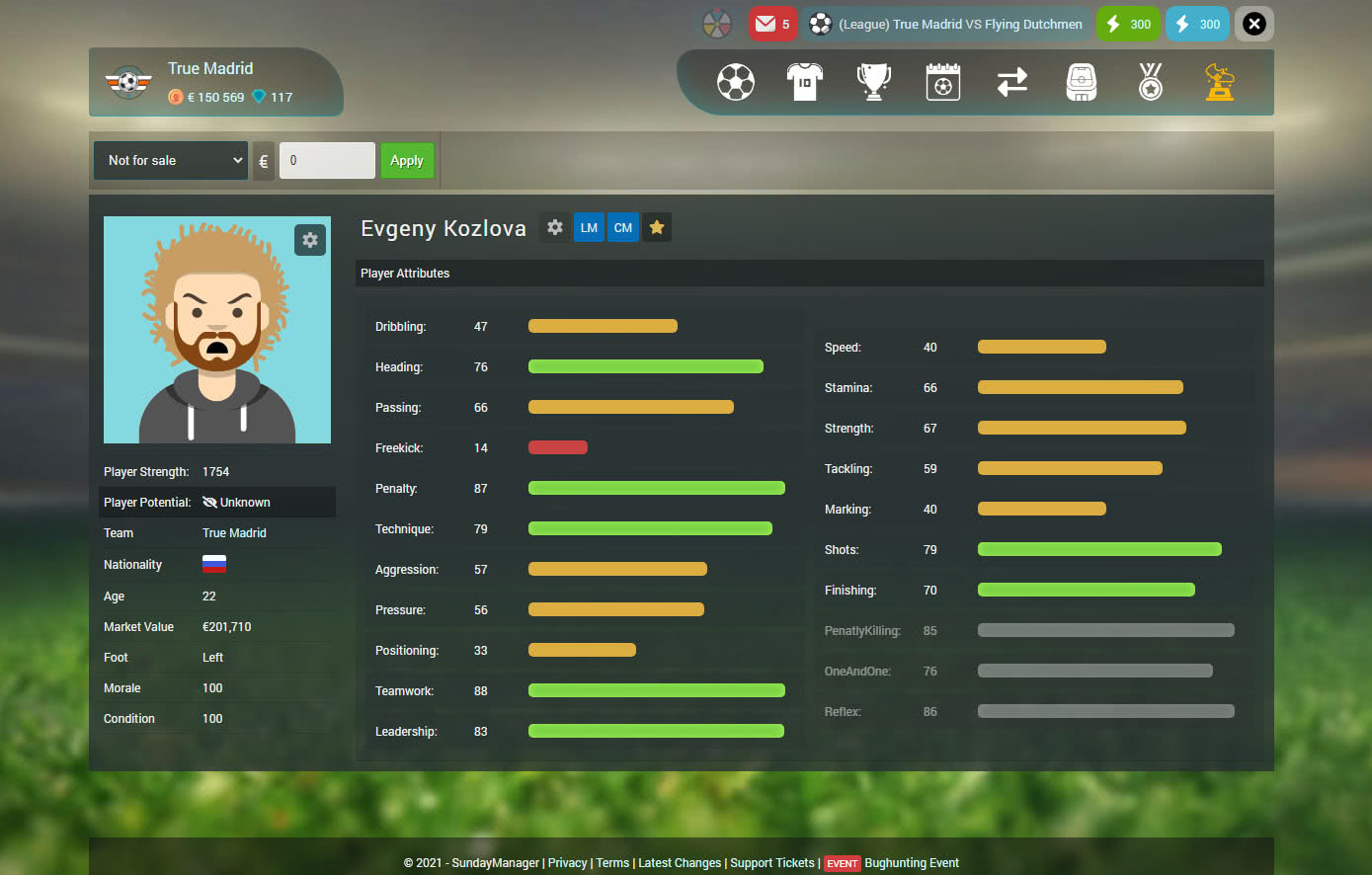
Task: Open the Bughunting Event link
Action: pos(911,863)
